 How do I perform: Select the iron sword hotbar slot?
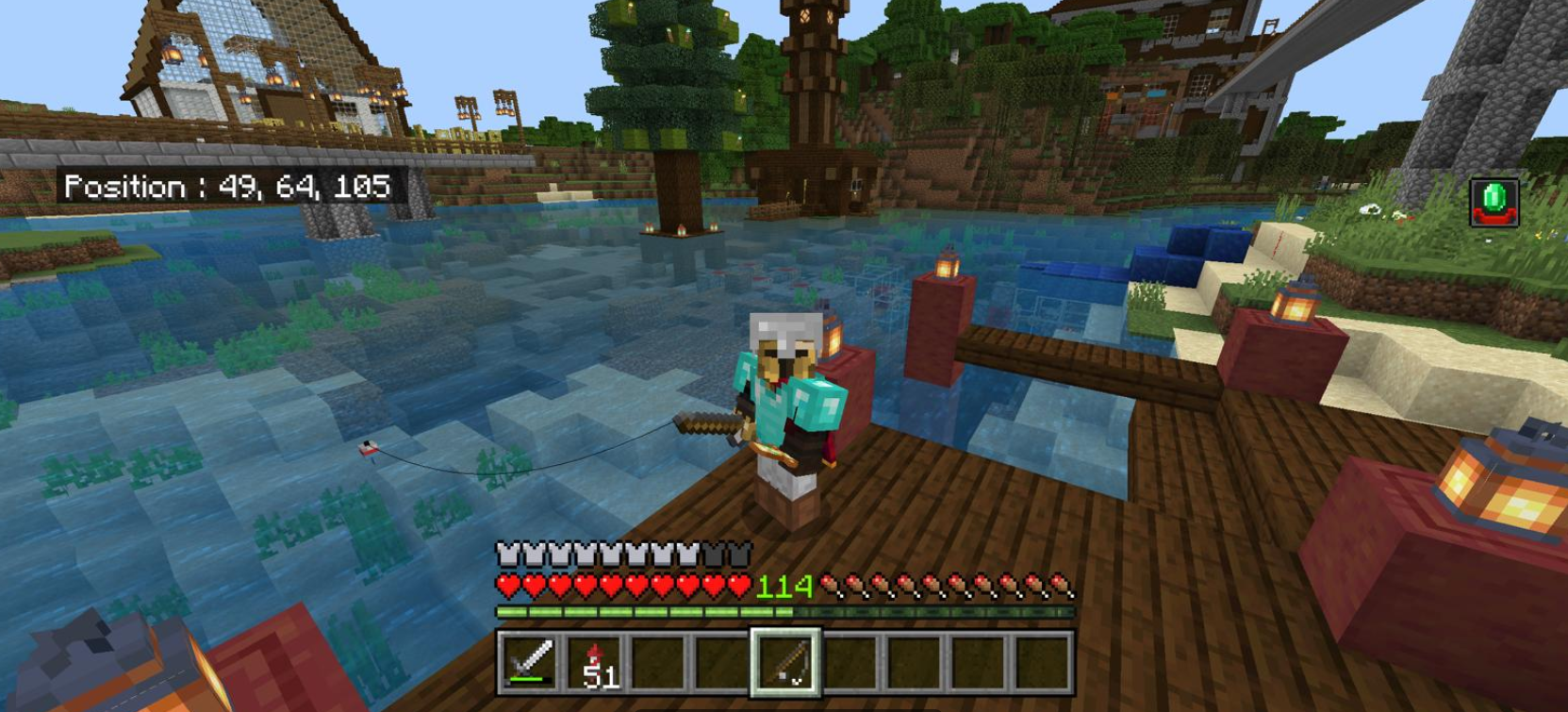point(530,662)
